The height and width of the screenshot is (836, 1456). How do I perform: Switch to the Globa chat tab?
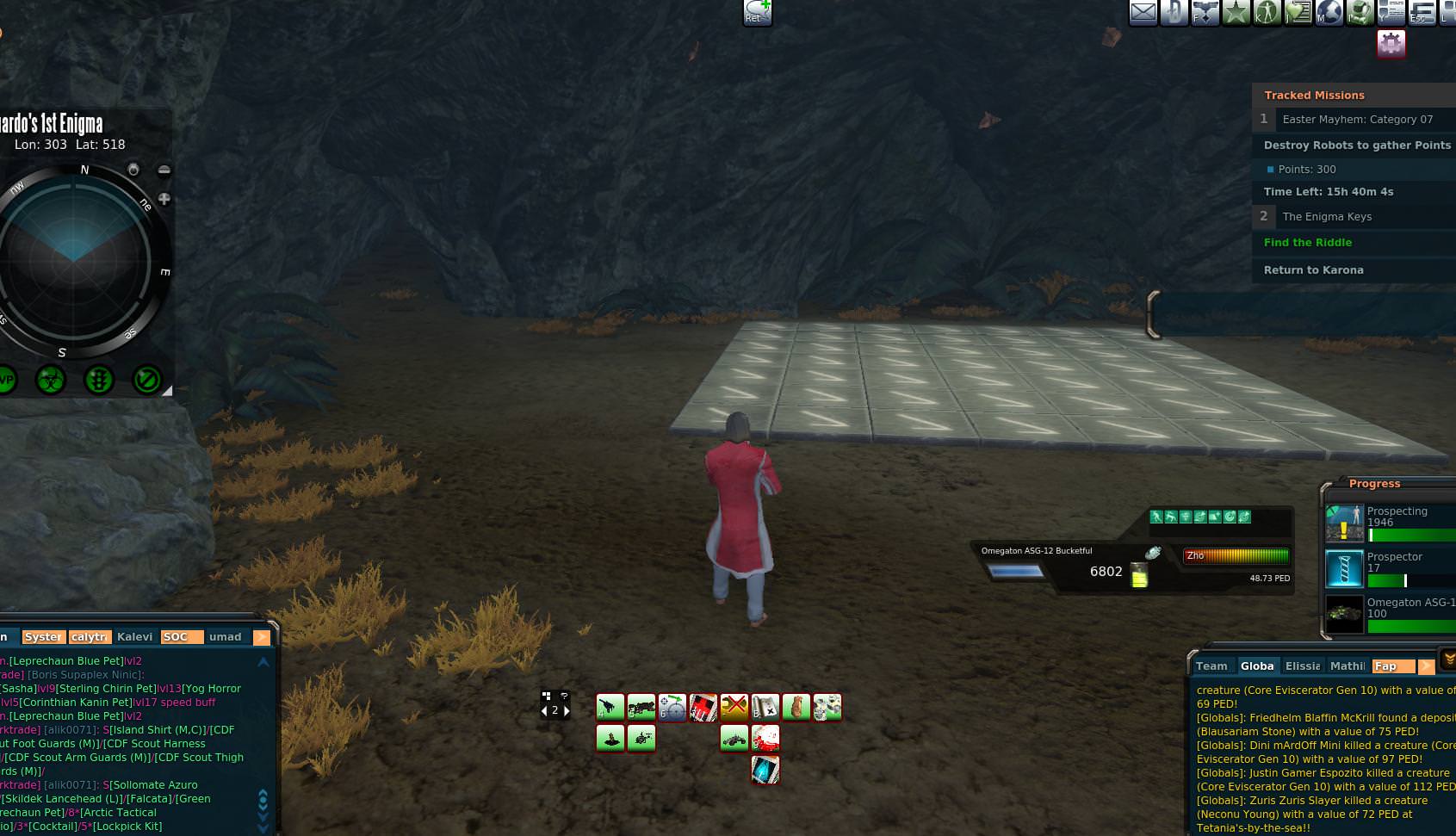coord(1257,666)
